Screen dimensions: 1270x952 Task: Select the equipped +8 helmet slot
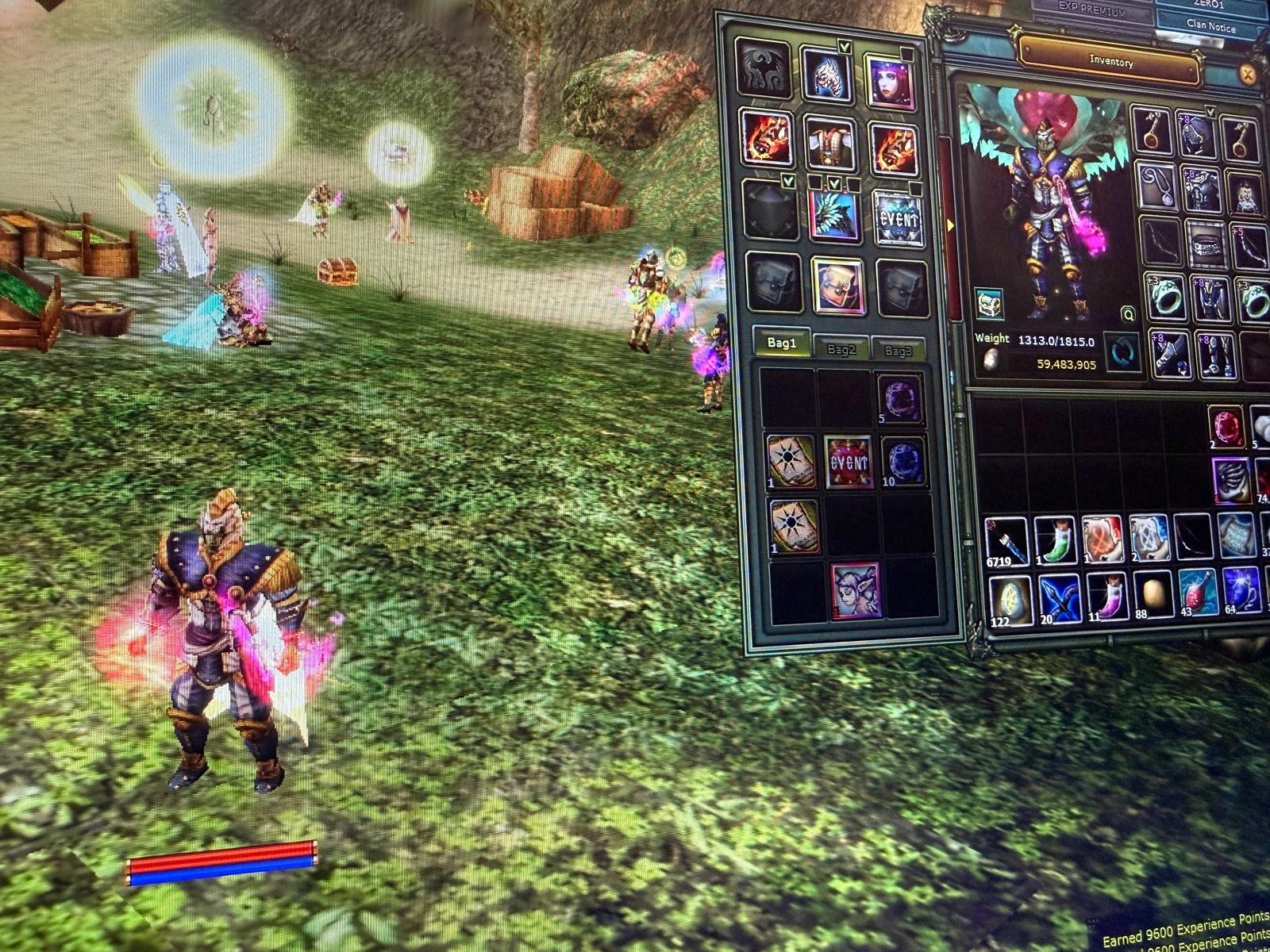(x=1197, y=133)
